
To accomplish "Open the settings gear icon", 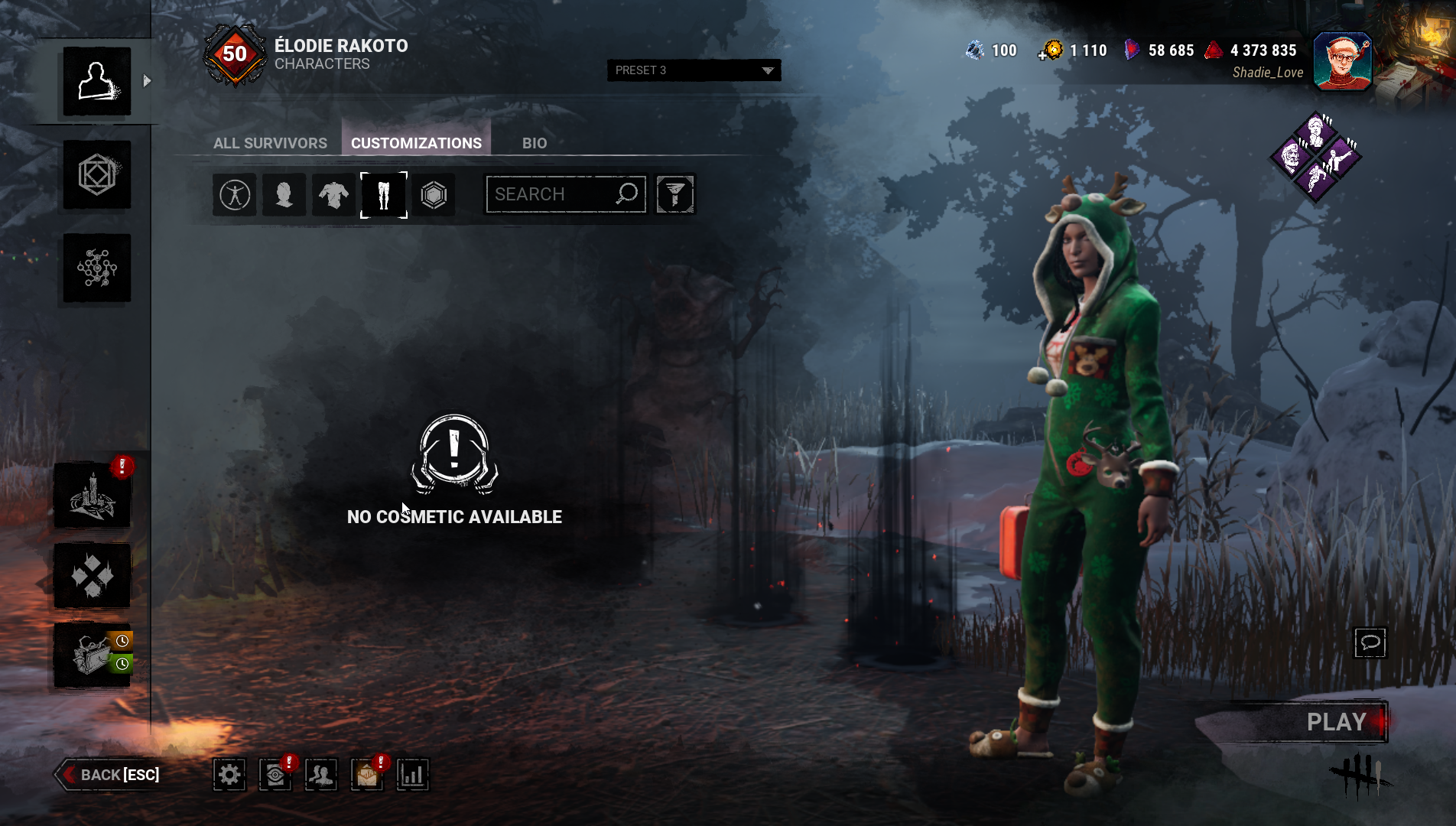I will pyautogui.click(x=229, y=775).
